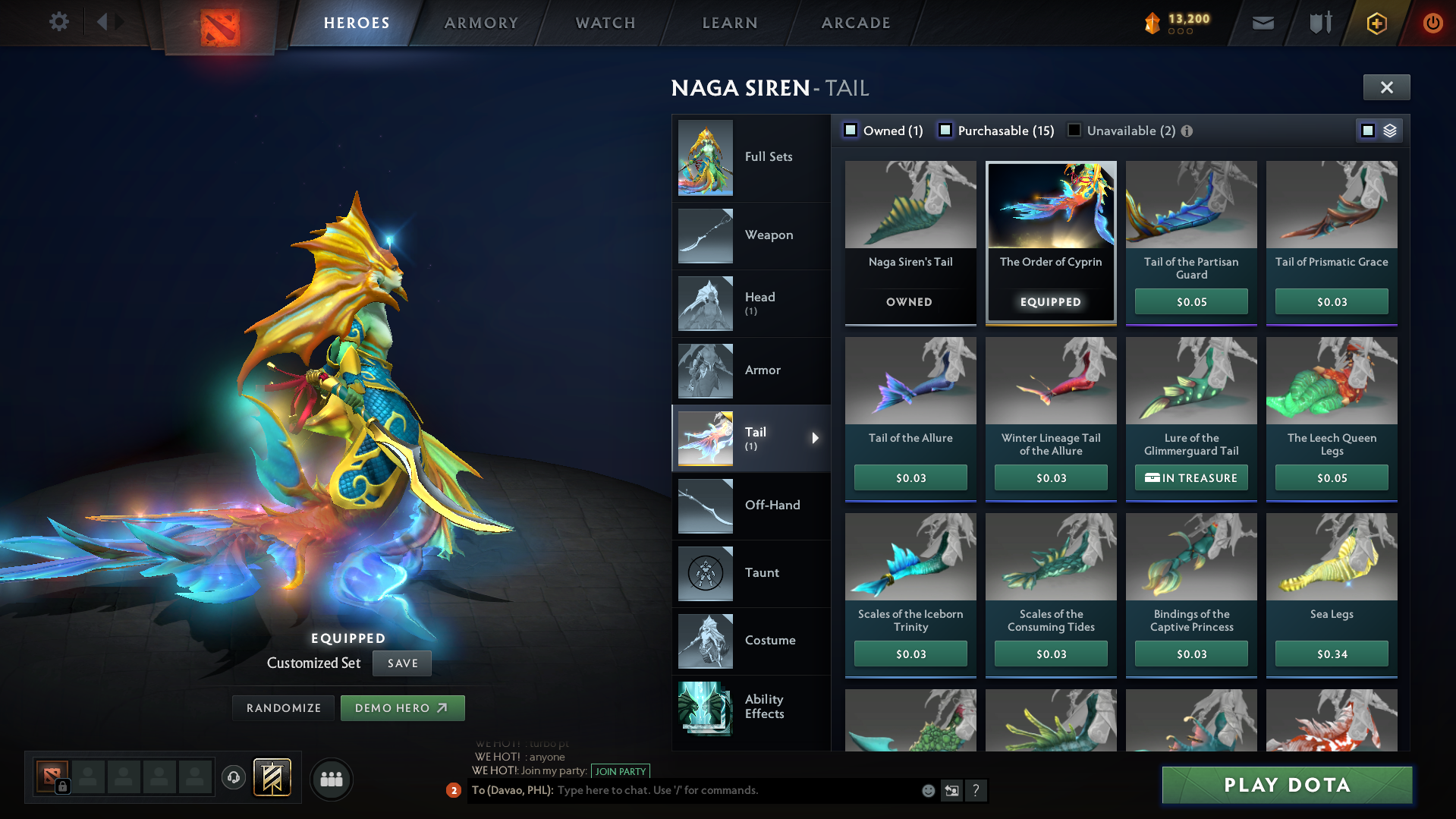Open notifications mail icon
The image size is (1456, 819).
click(1262, 23)
